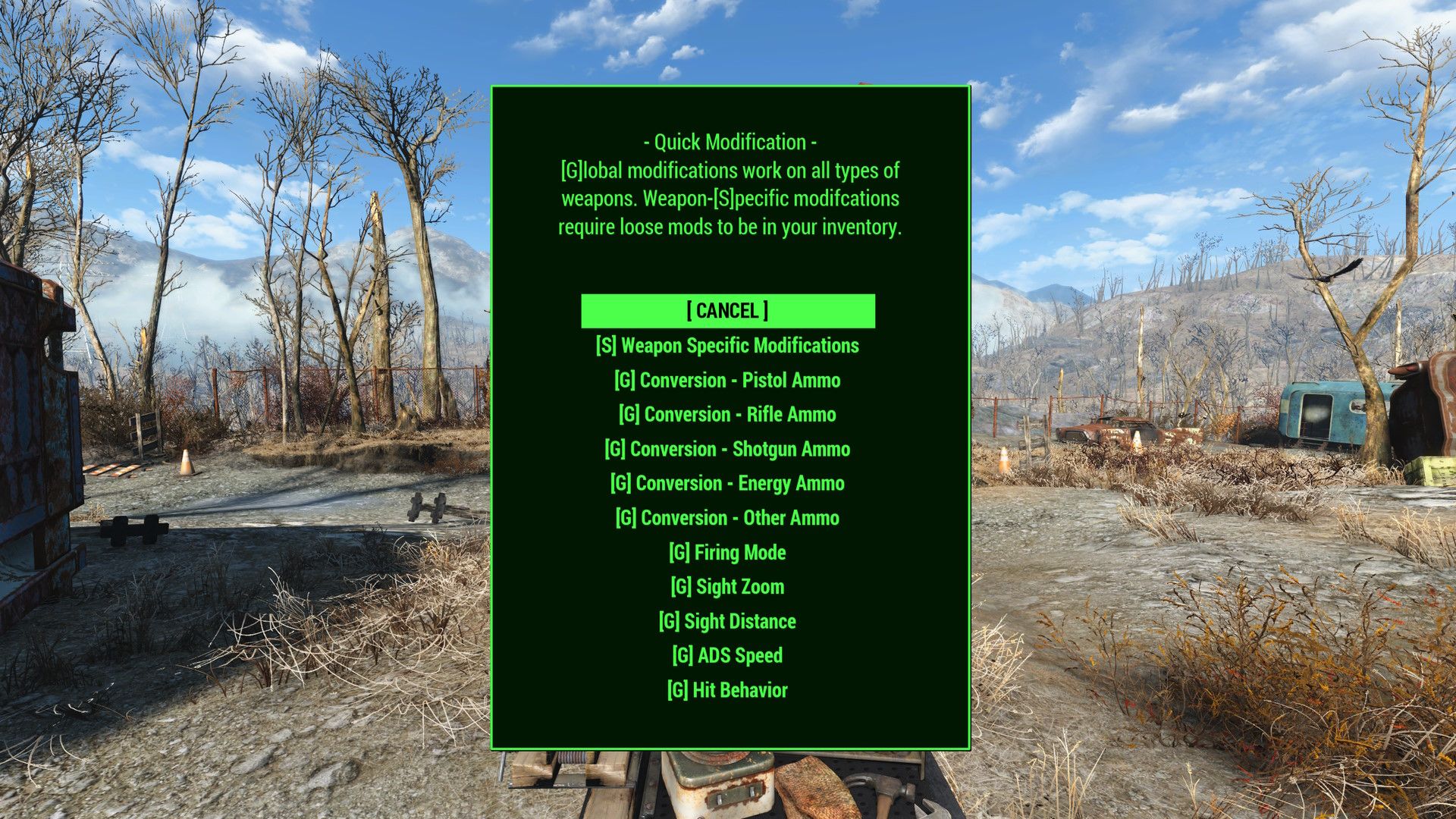The image size is (1456, 819).
Task: Choose the first ammo conversion option
Action: coord(727,380)
